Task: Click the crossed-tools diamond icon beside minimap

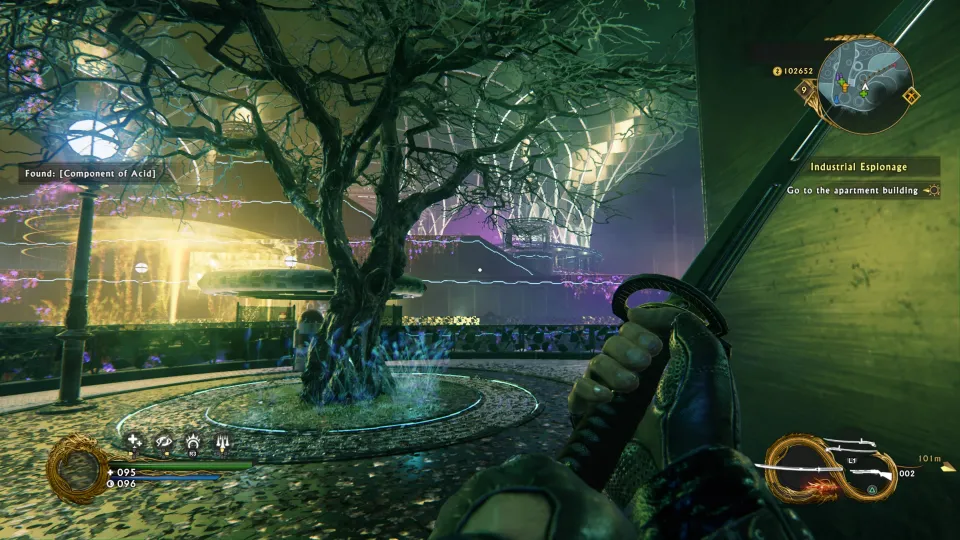Action: (x=910, y=97)
